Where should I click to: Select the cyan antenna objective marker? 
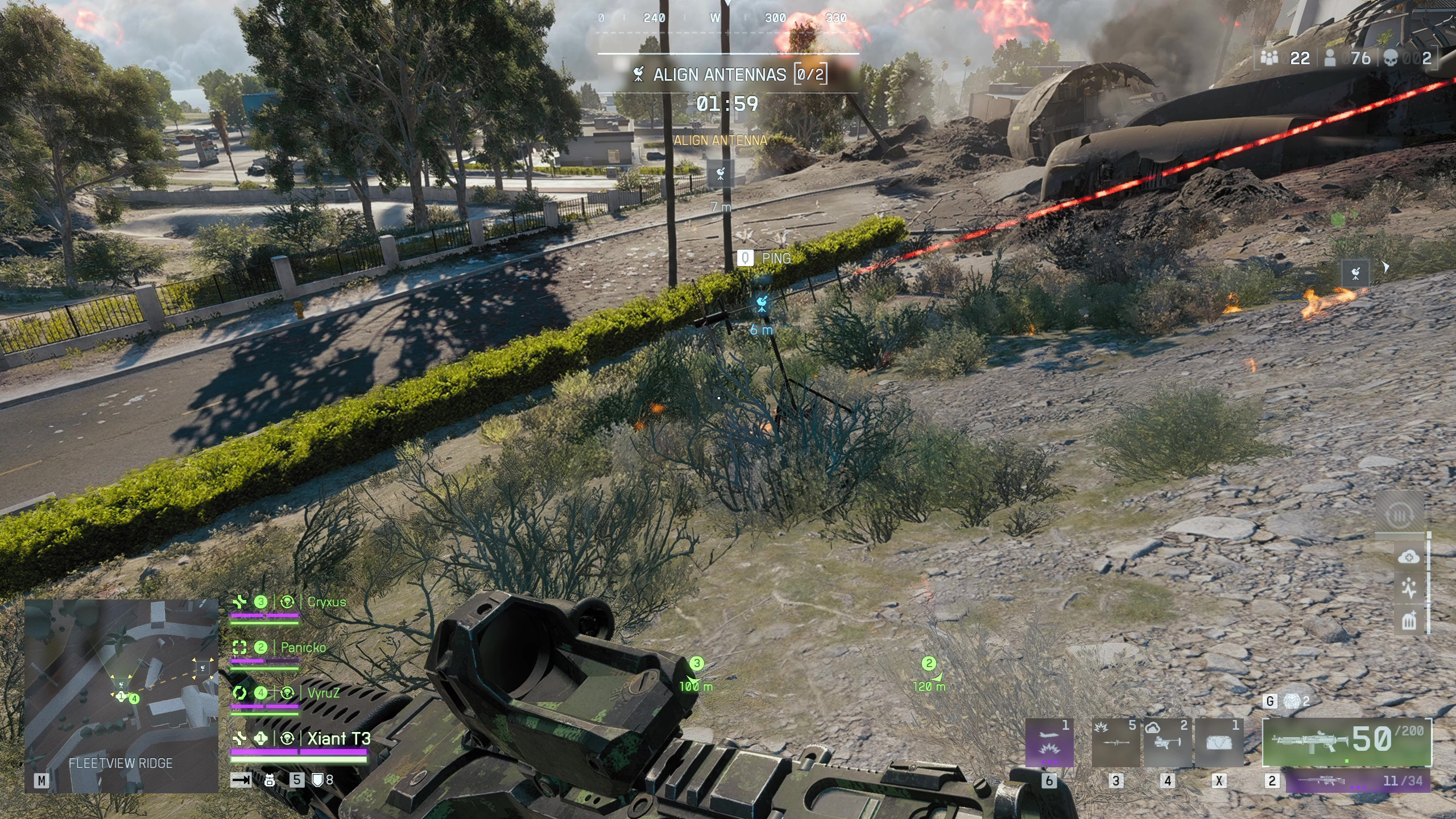point(762,304)
